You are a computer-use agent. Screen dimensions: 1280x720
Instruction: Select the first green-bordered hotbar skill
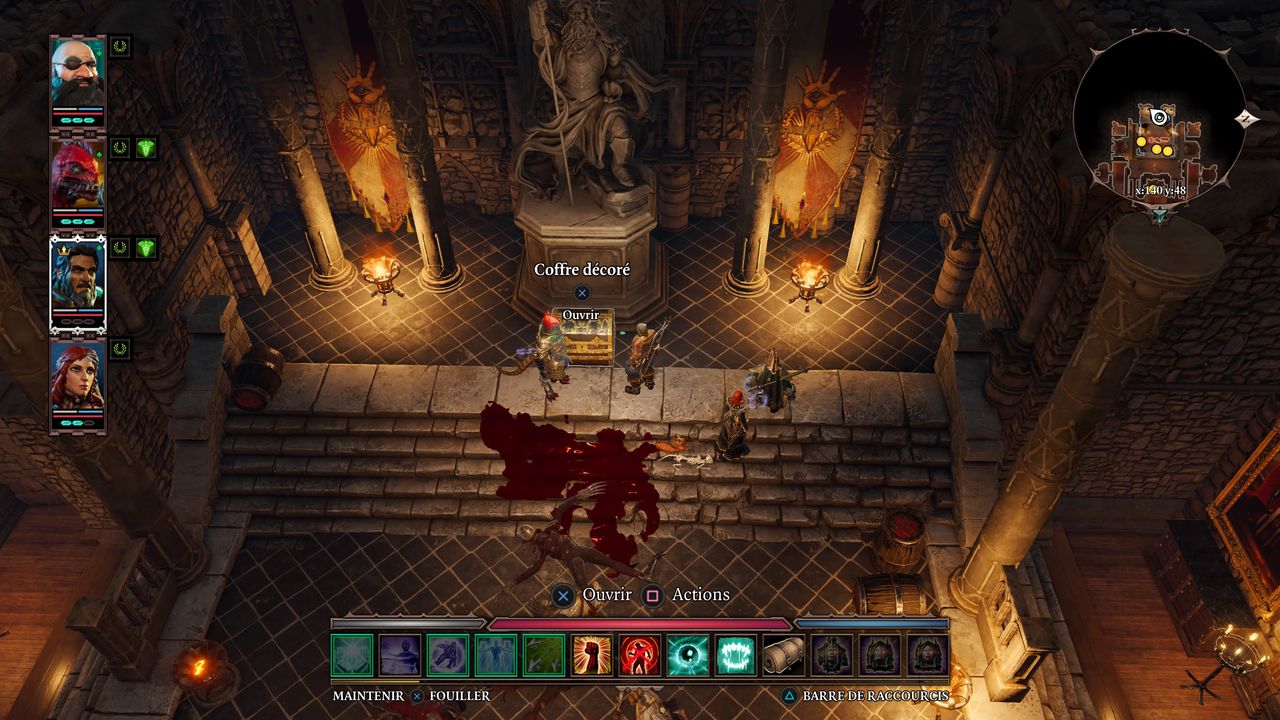tap(352, 655)
